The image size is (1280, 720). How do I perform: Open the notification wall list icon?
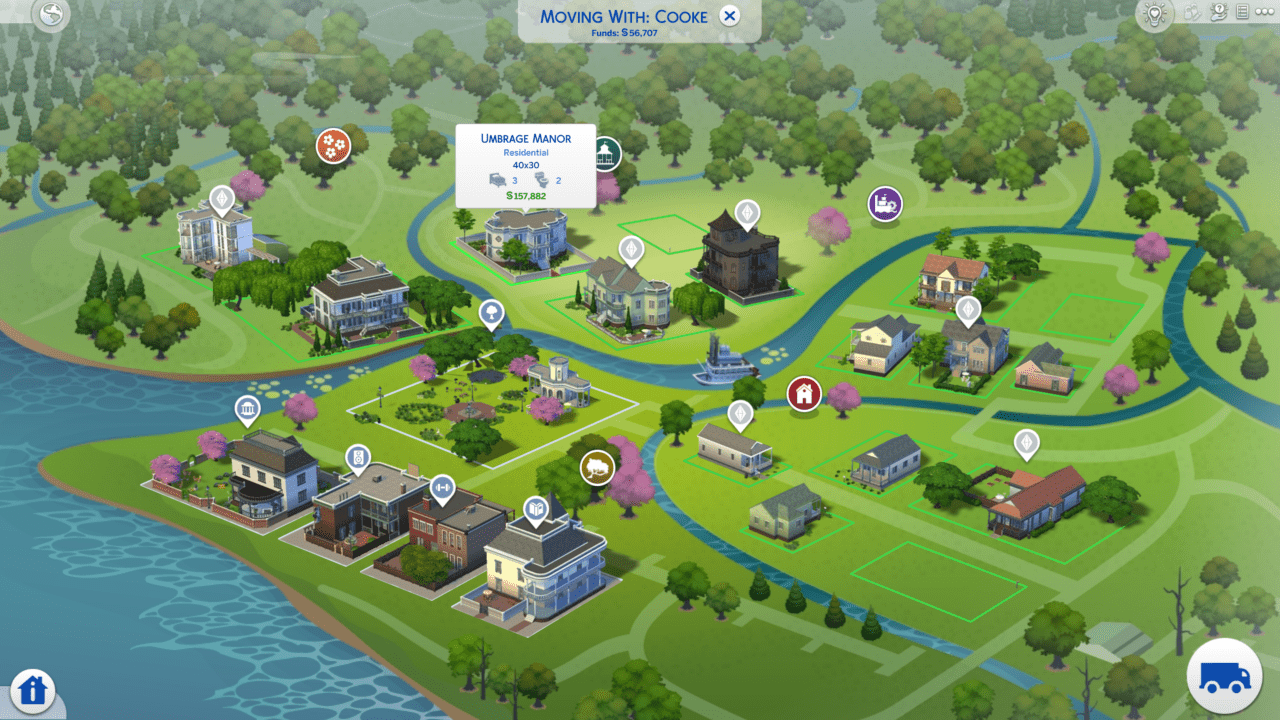coord(1242,12)
